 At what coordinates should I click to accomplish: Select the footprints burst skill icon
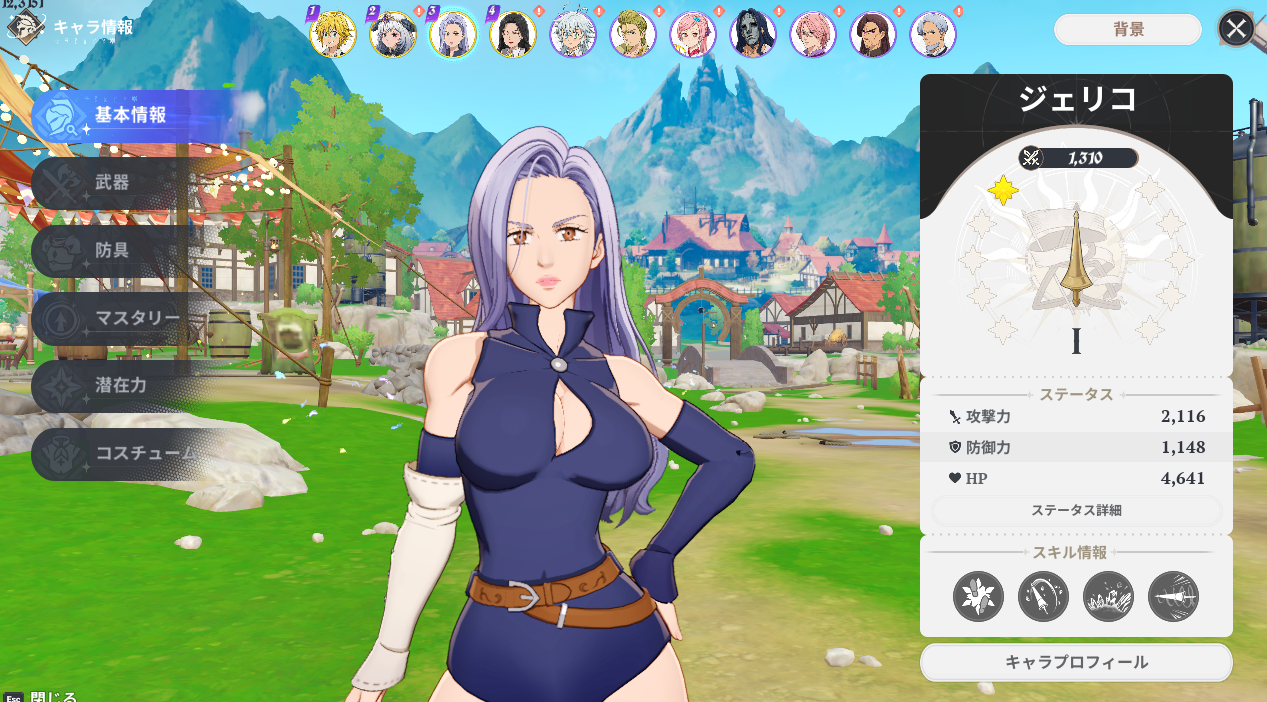point(978,597)
